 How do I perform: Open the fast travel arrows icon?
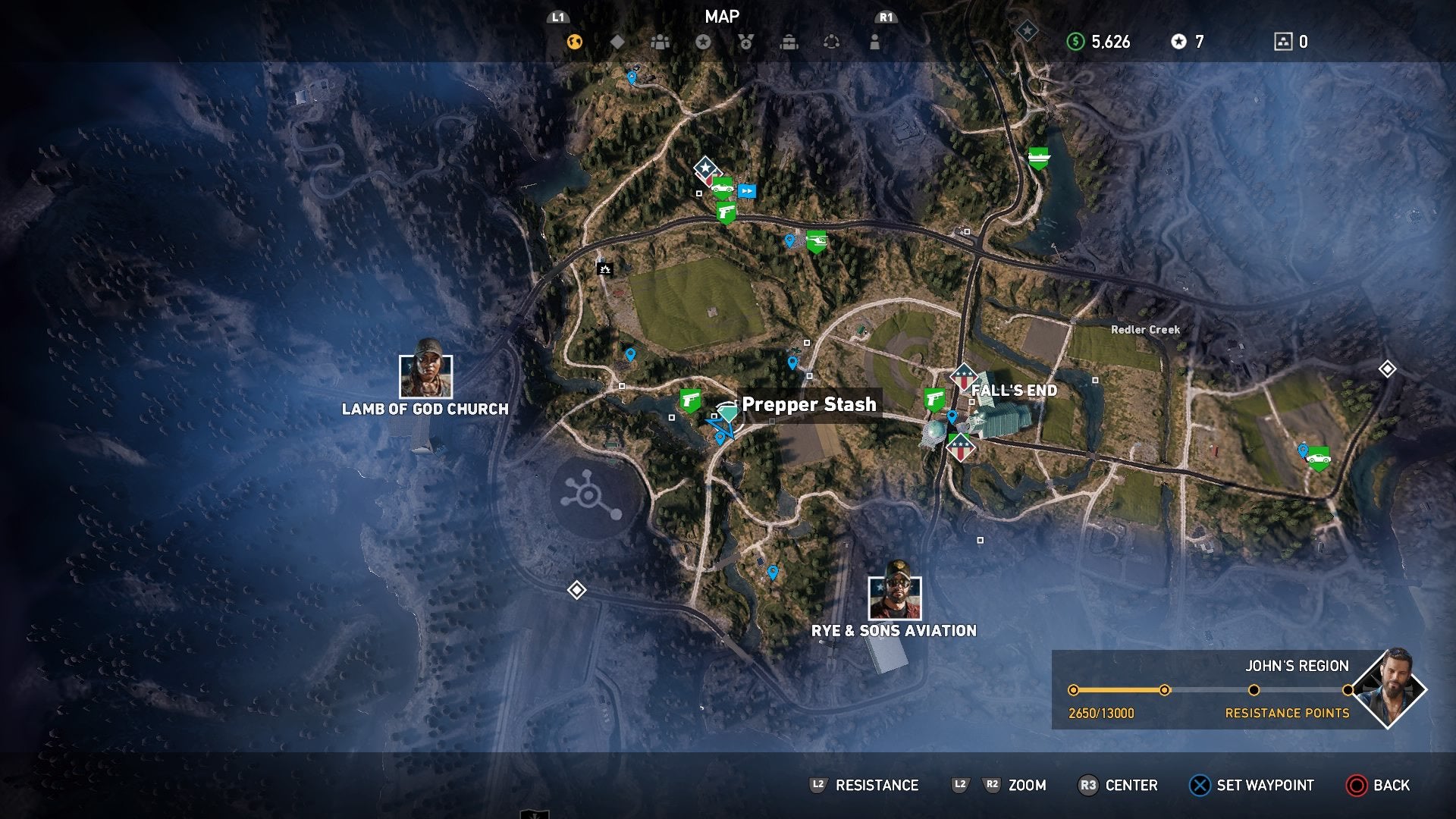pyautogui.click(x=747, y=192)
